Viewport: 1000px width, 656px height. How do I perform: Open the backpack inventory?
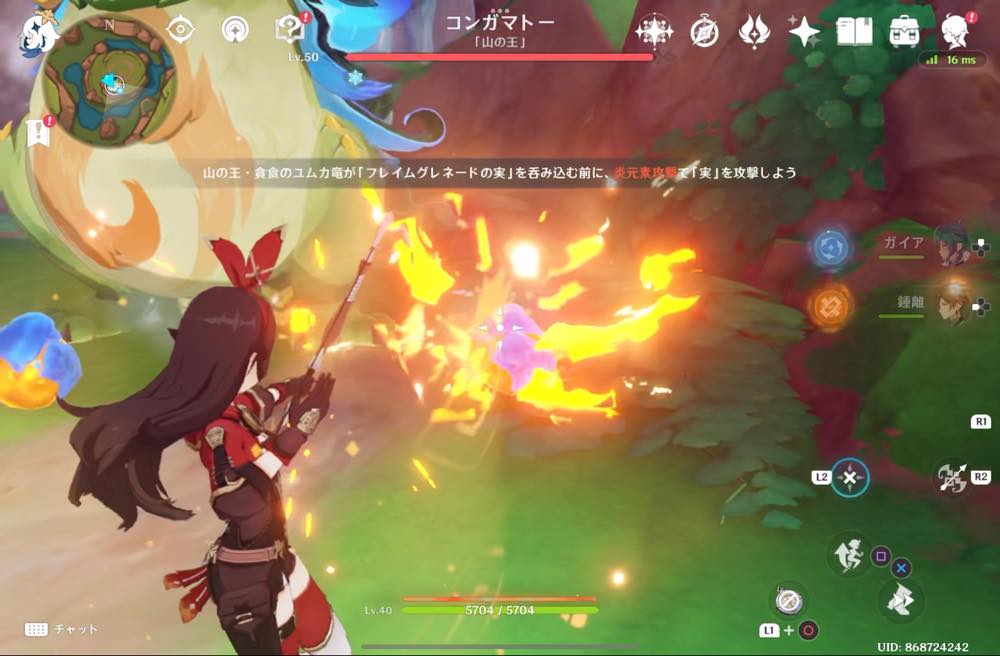[x=905, y=32]
